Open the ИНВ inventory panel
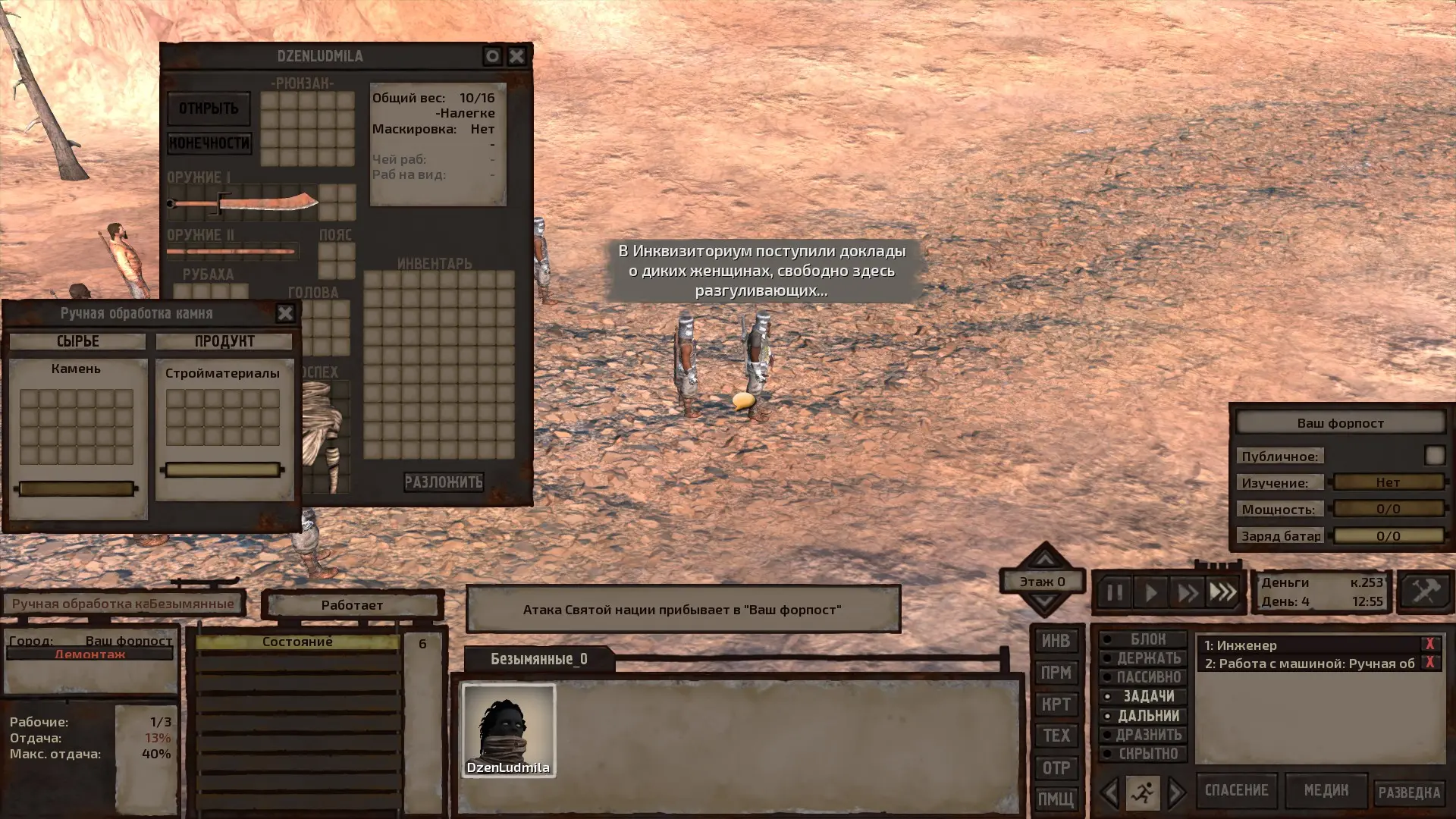Viewport: 1456px width, 819px height. click(x=1056, y=641)
